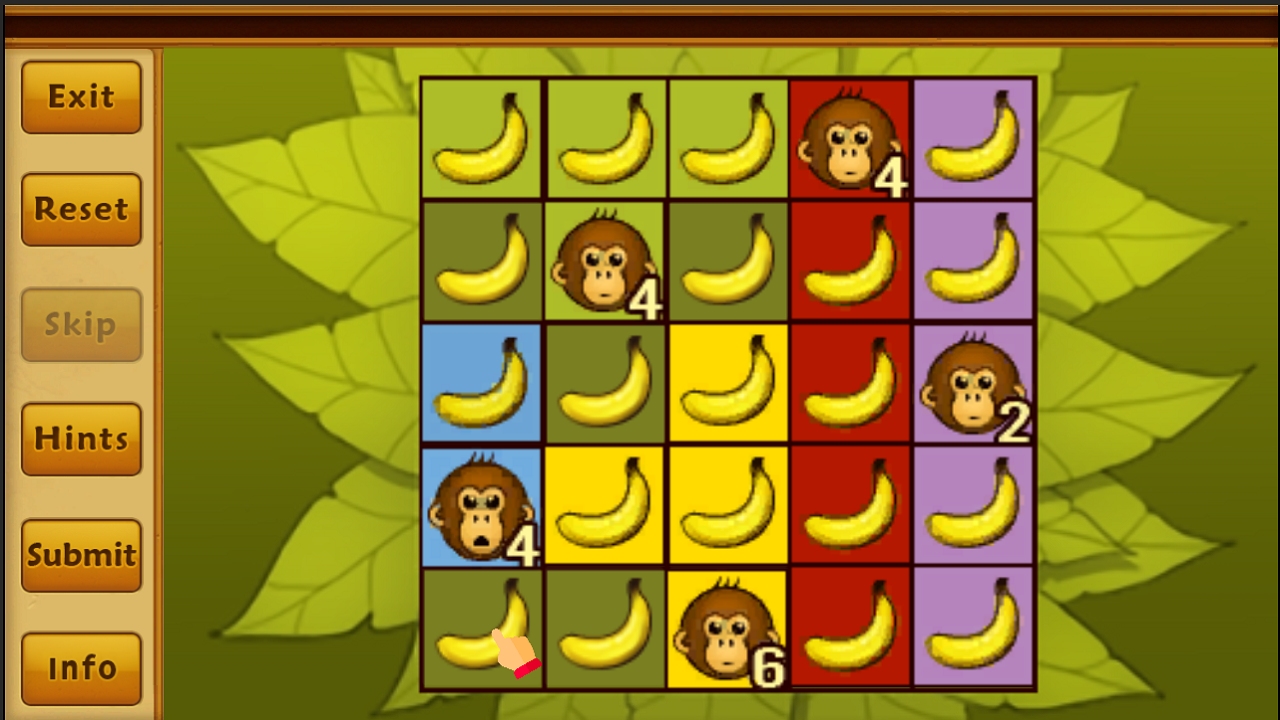The width and height of the screenshot is (1280, 720).
Task: Select the monkey showing number 4 on red tile
Action: tap(850, 136)
